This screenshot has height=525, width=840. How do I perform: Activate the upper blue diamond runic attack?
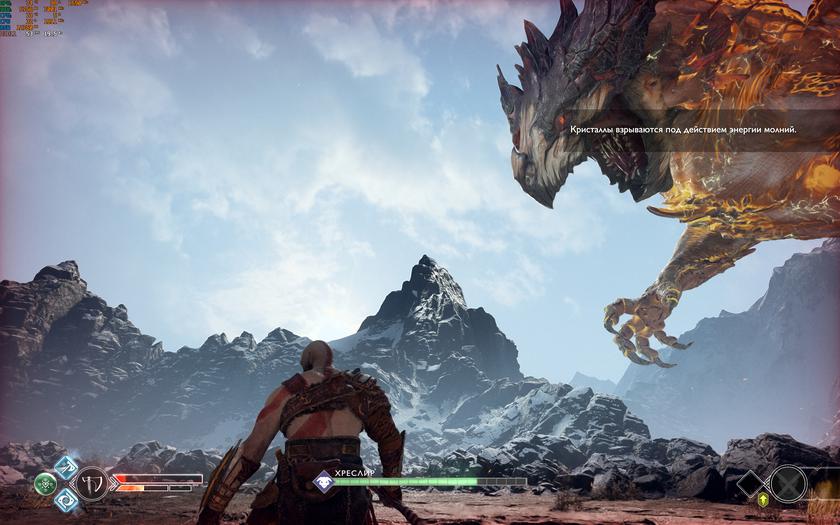(66, 466)
